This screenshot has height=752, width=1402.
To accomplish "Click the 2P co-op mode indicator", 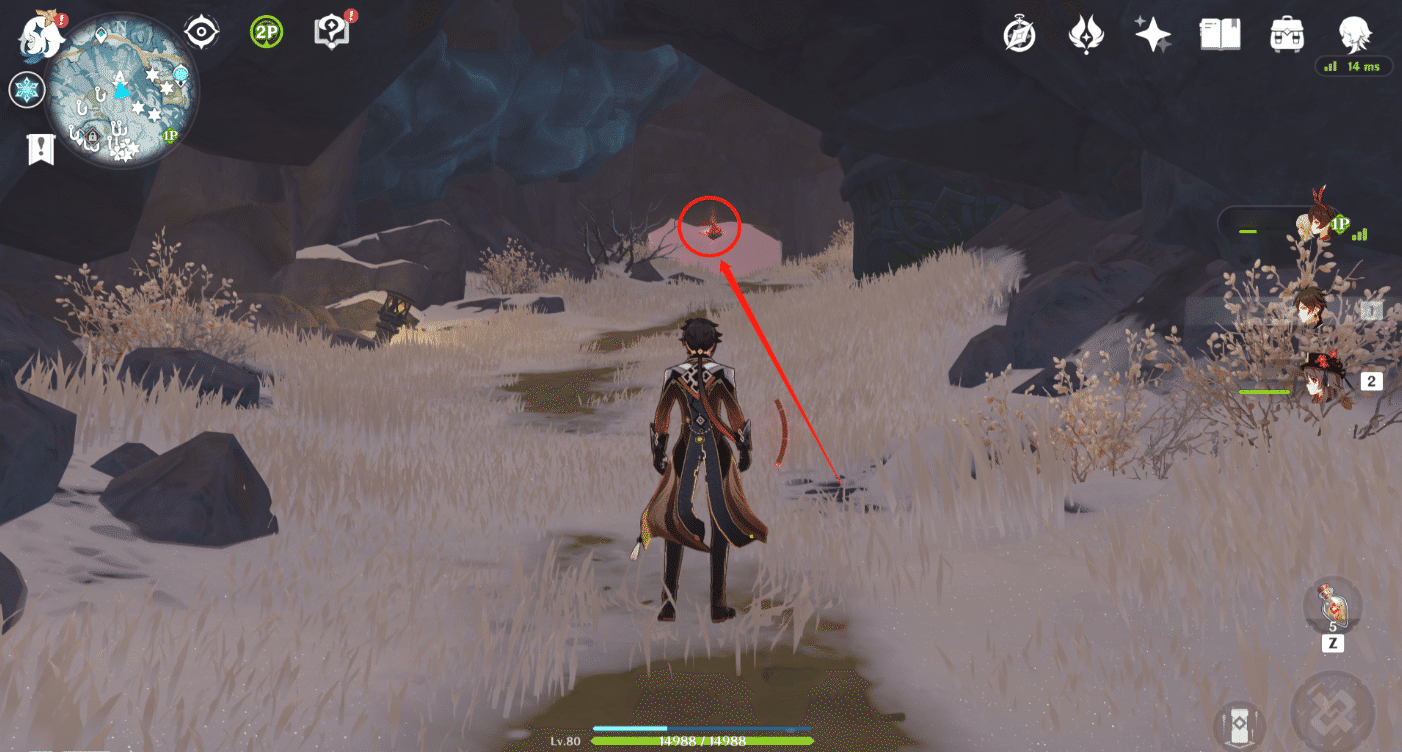I will pyautogui.click(x=266, y=29).
